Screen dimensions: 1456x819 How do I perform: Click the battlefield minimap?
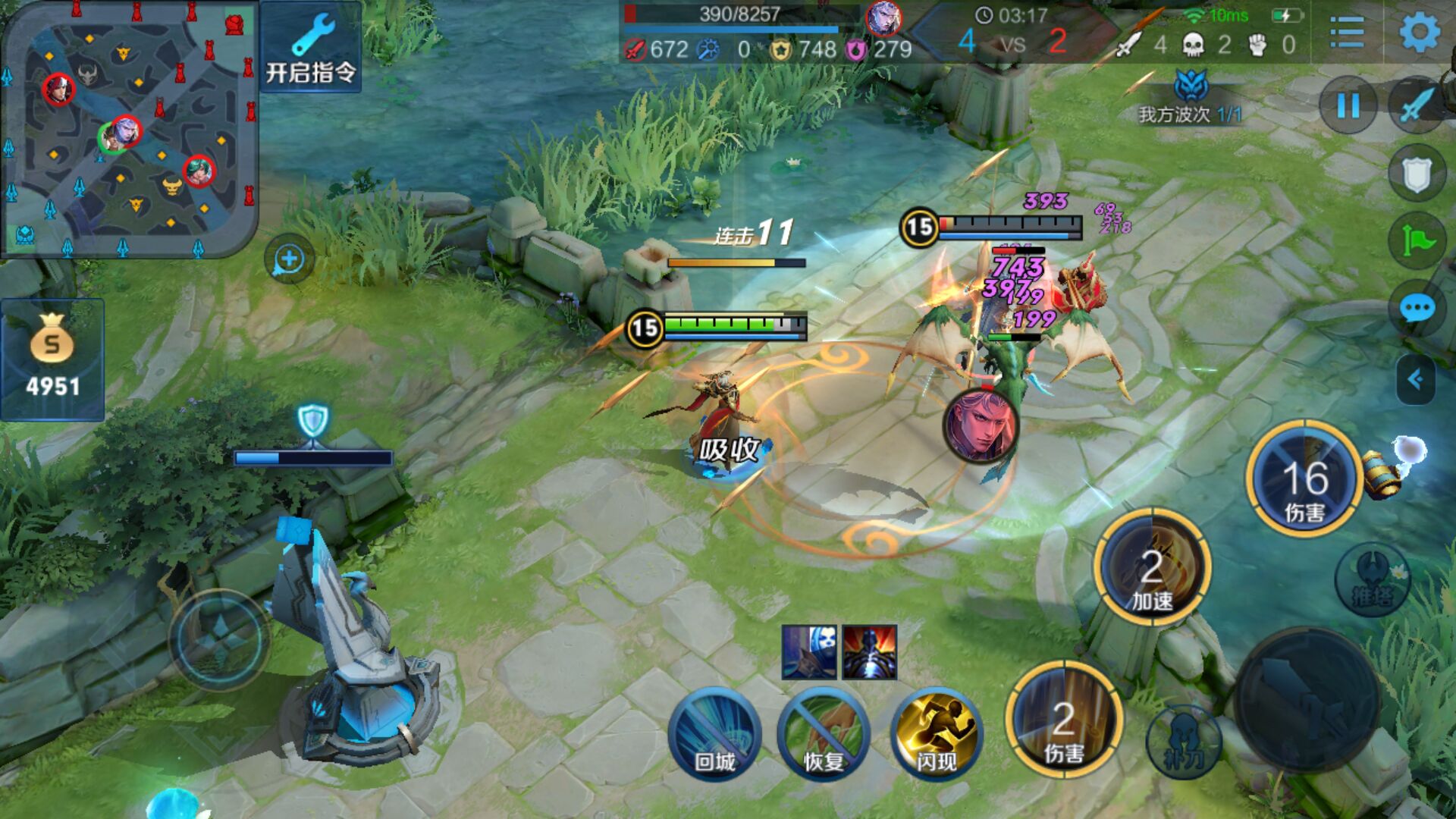tap(129, 129)
